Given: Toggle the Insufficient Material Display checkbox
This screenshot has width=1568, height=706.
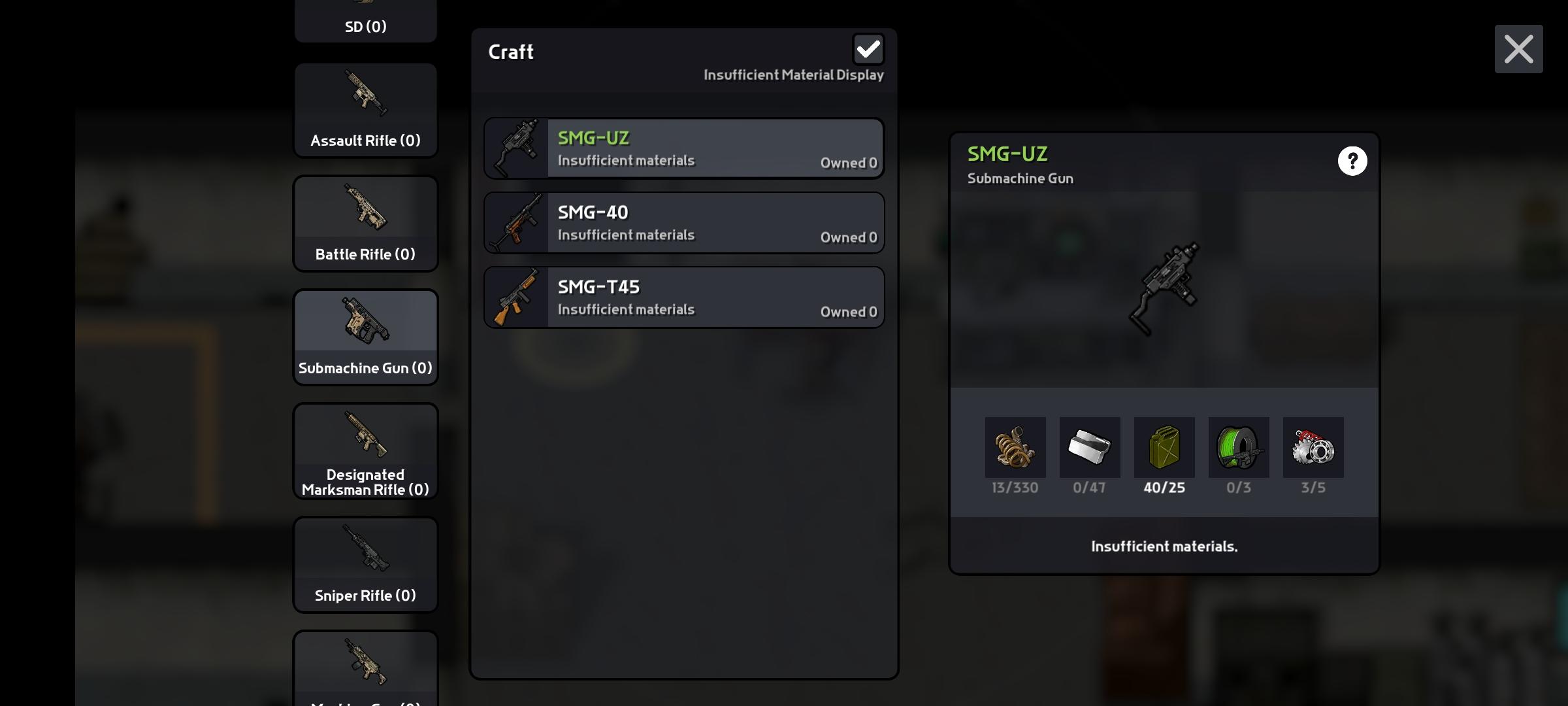Looking at the screenshot, I should (x=868, y=49).
